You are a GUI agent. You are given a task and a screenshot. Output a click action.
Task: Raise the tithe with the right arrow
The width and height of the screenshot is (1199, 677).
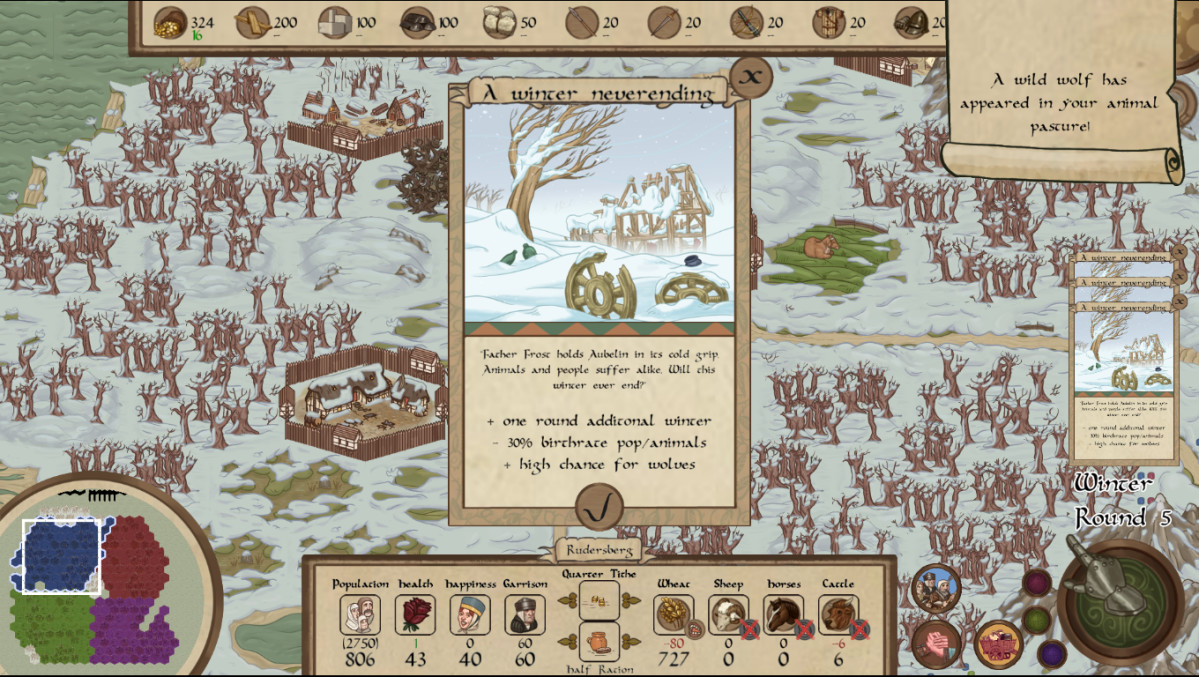631,600
